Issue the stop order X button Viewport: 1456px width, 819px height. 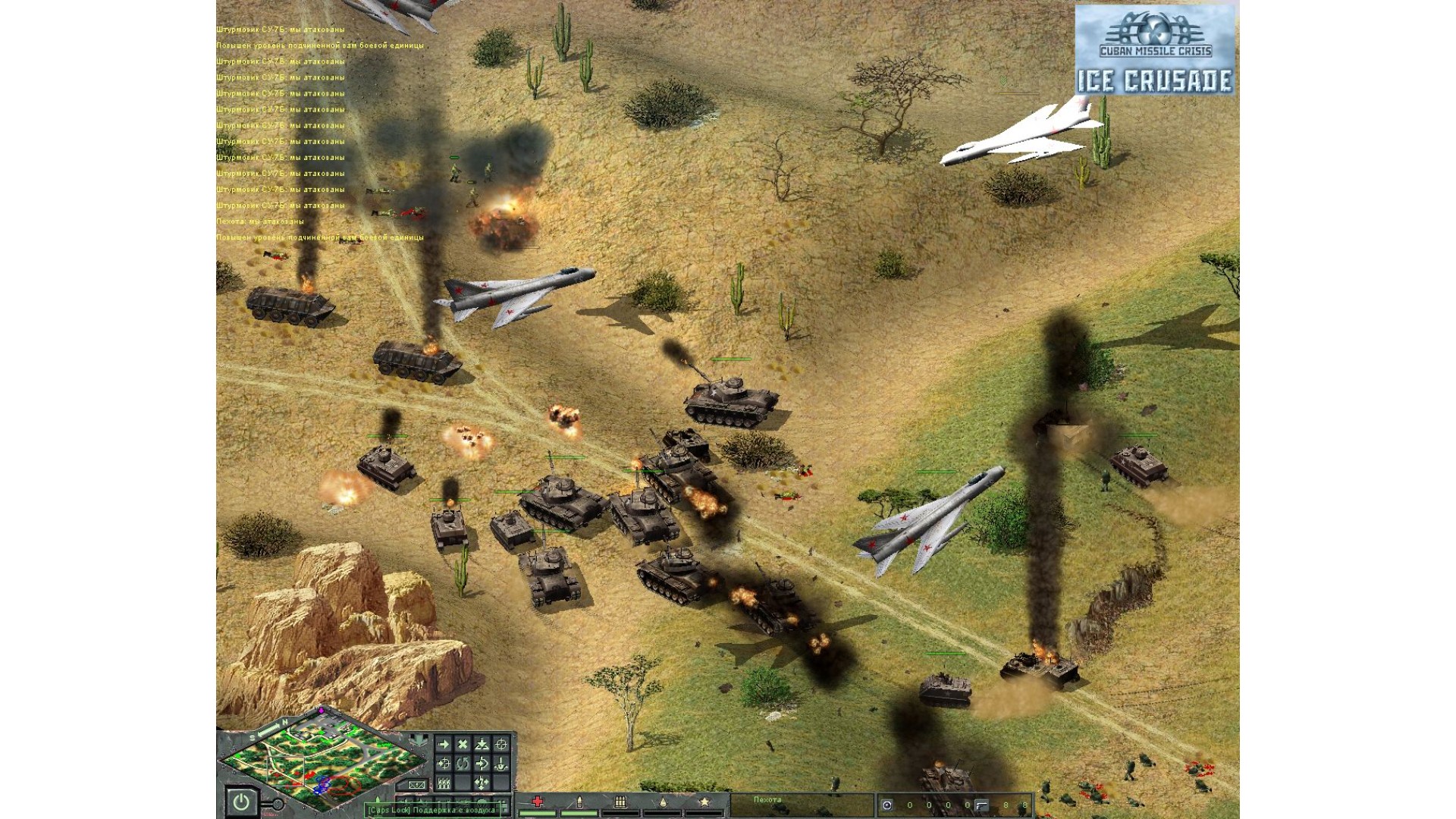(463, 744)
